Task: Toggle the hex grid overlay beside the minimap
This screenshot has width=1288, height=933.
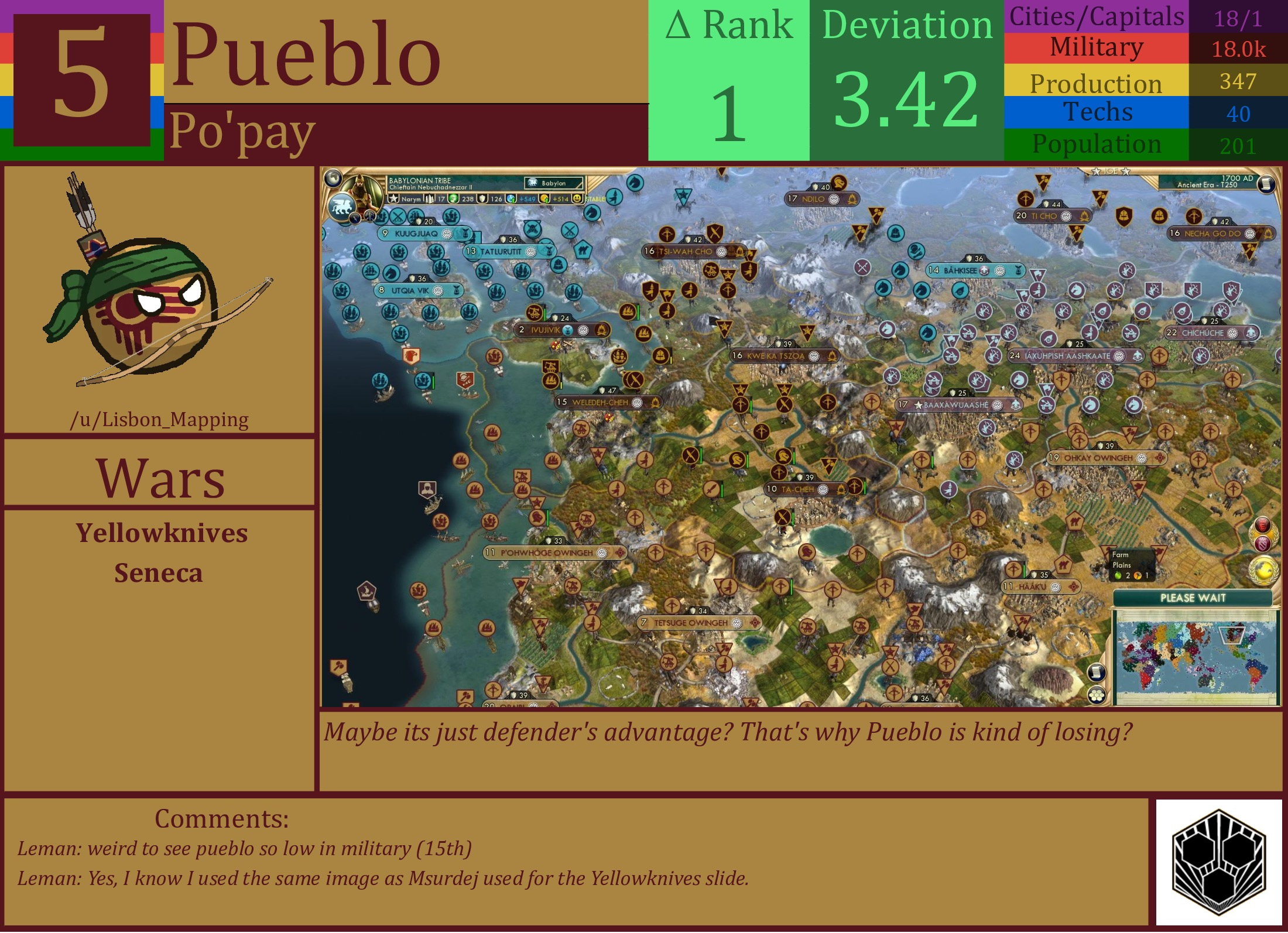Action: (x=1095, y=695)
